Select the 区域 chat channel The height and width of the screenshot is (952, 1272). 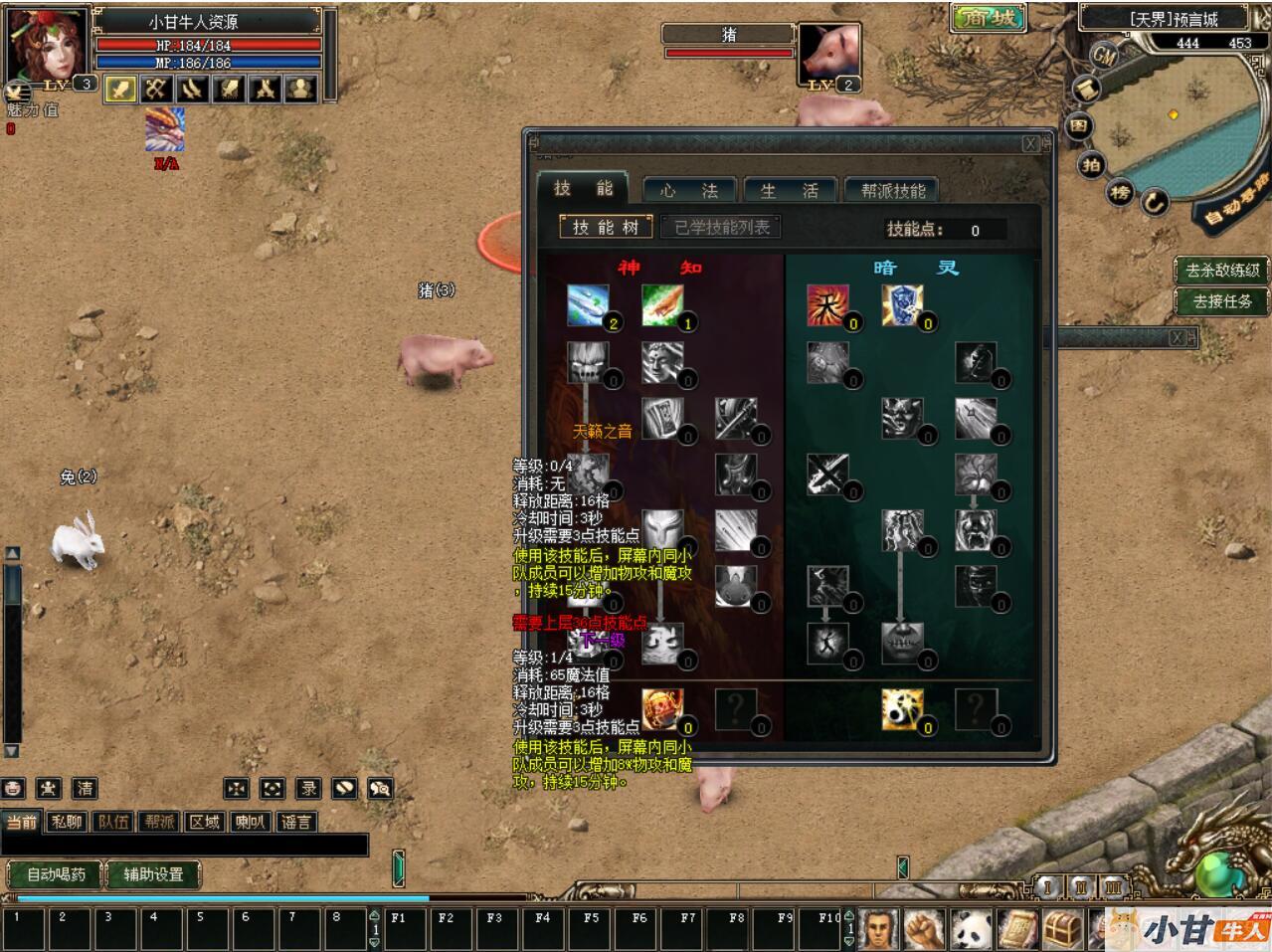[205, 822]
